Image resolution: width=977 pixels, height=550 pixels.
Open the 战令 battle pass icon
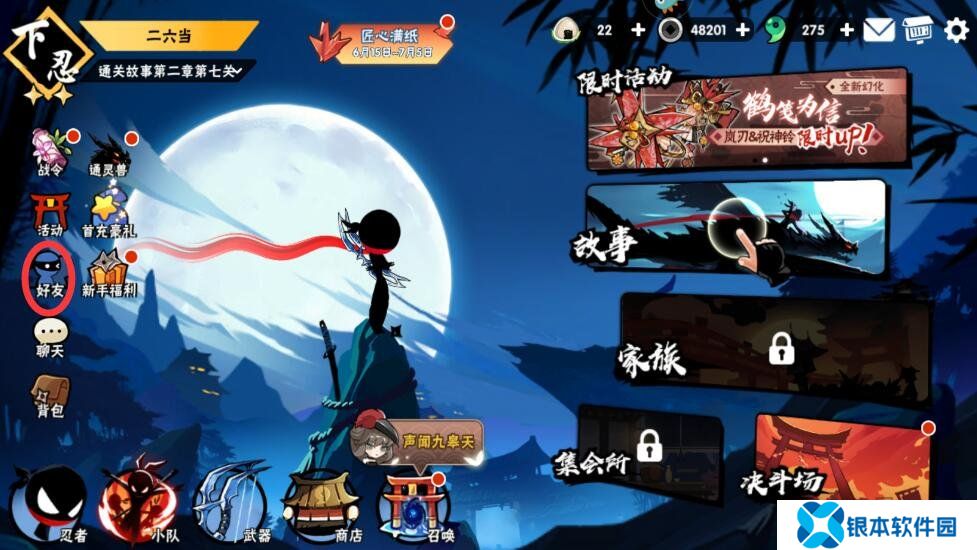pyautogui.click(x=51, y=151)
